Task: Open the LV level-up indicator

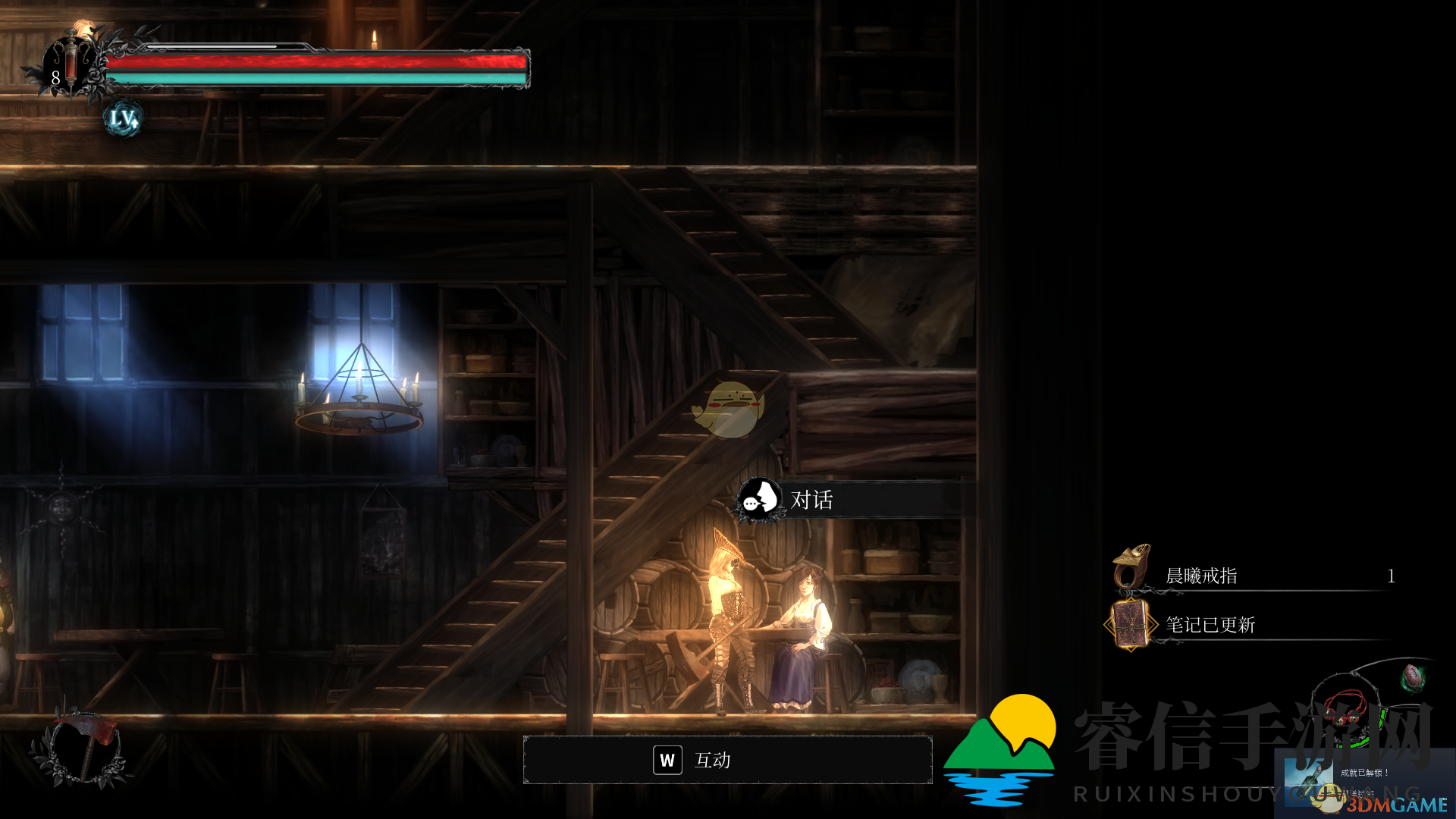Action: pos(123,118)
